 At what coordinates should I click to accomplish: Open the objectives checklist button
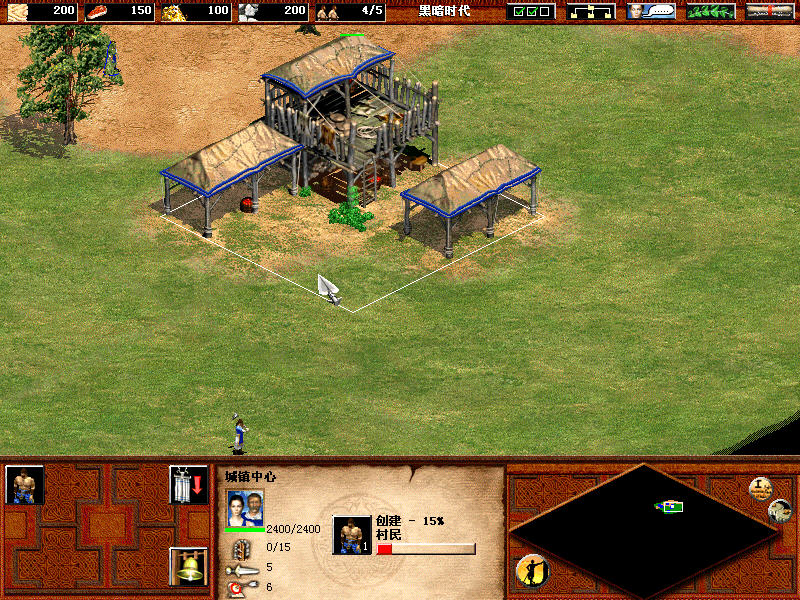coord(530,11)
